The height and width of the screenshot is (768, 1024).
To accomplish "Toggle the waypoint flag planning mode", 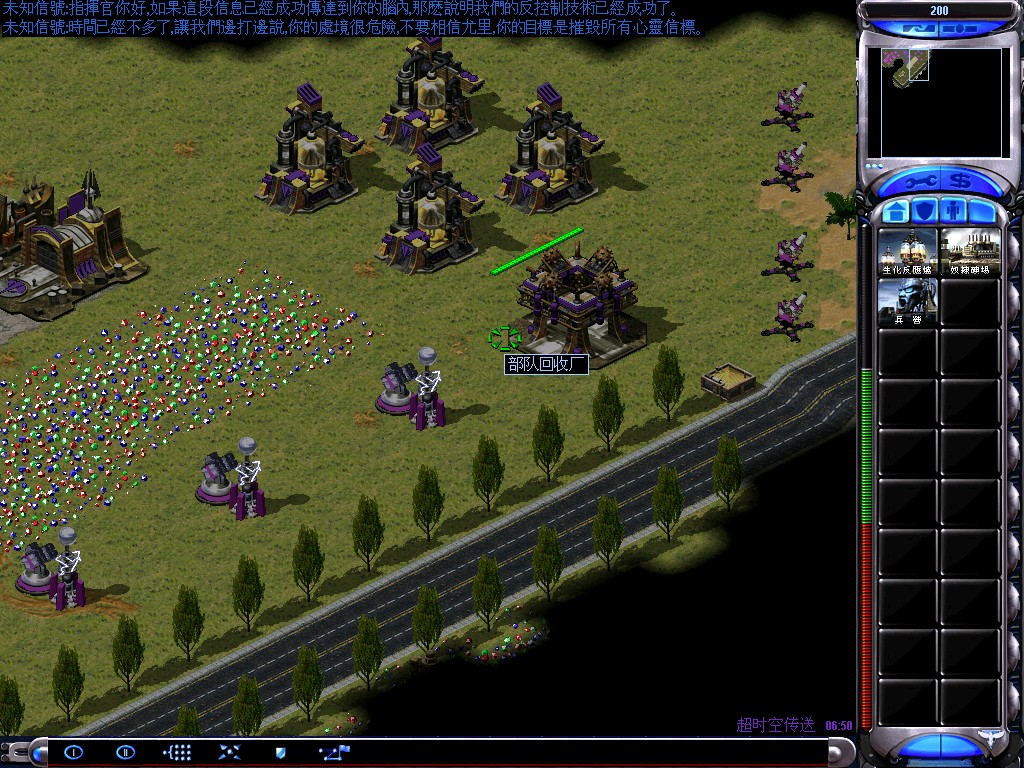I will click(333, 752).
